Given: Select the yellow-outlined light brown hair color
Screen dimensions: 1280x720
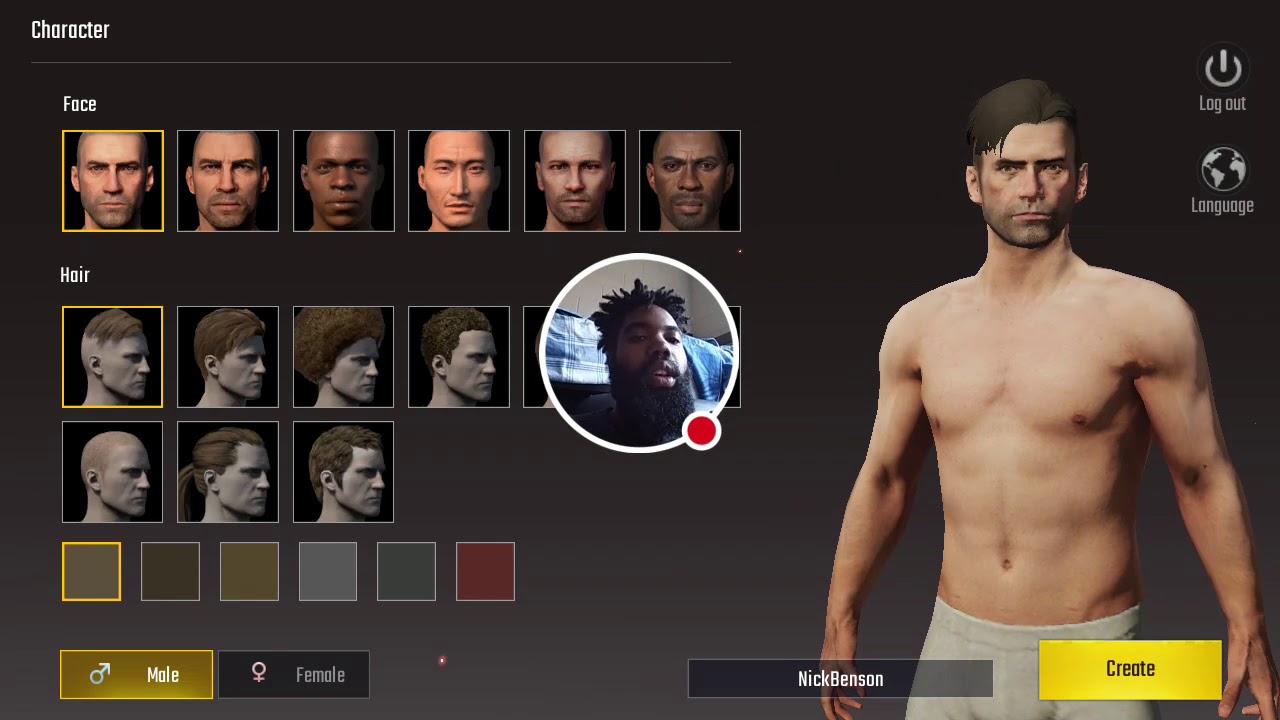Looking at the screenshot, I should [x=91, y=571].
